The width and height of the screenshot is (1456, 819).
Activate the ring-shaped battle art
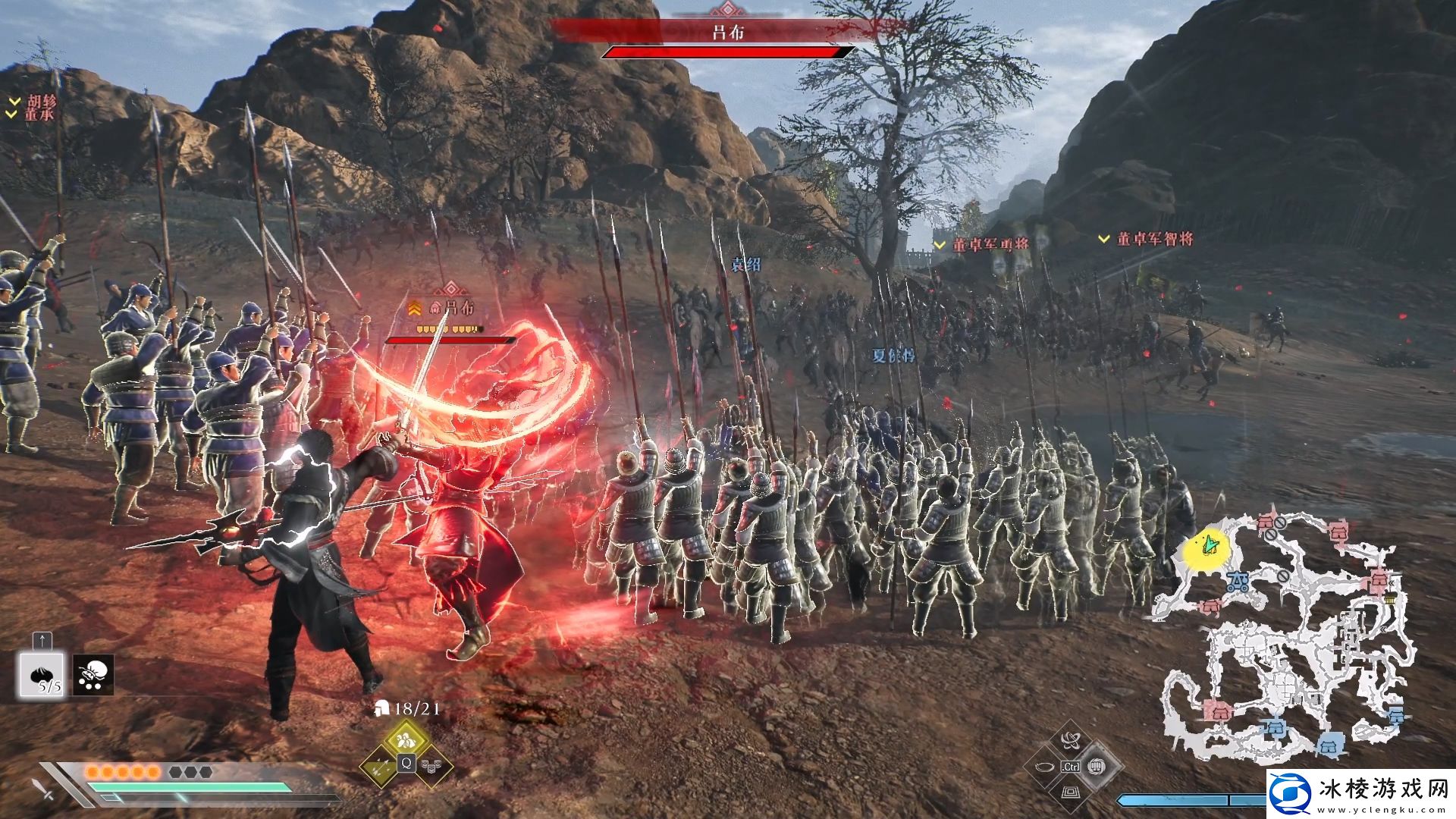pos(1046,766)
